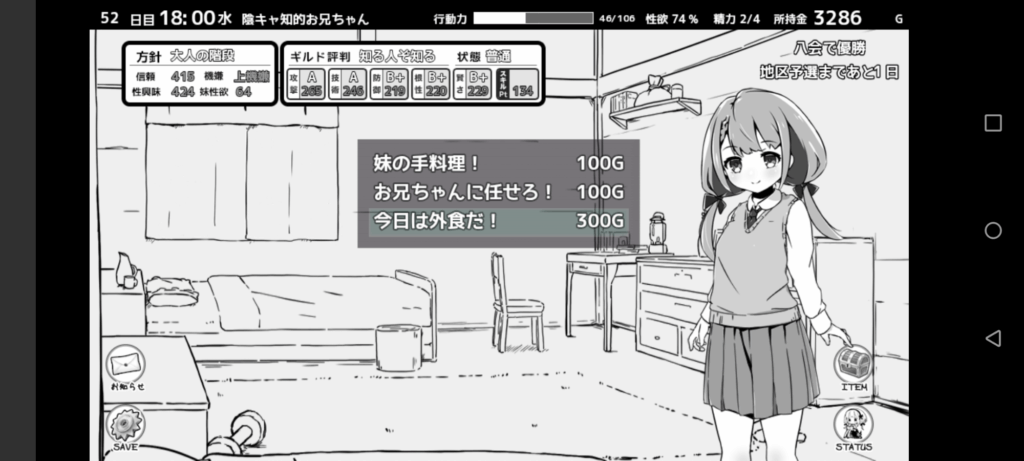
Task: Pick 今日は外食だ！ 300G option
Action: click(x=498, y=221)
